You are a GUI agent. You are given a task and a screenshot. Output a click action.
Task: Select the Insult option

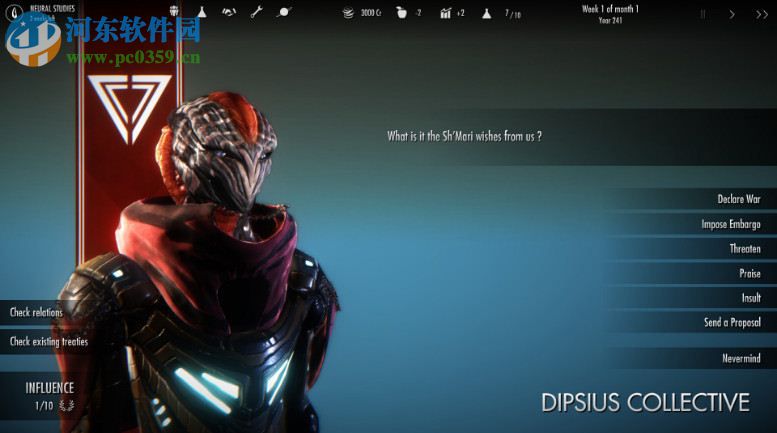pos(750,298)
